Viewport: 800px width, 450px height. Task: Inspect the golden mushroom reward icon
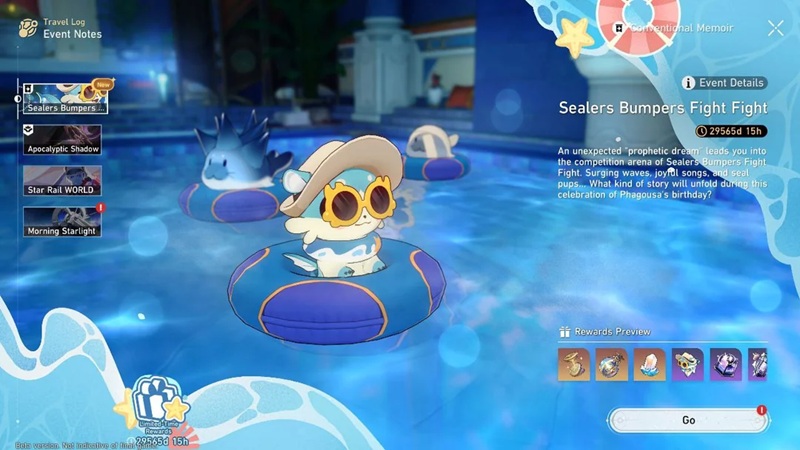pyautogui.click(x=574, y=364)
